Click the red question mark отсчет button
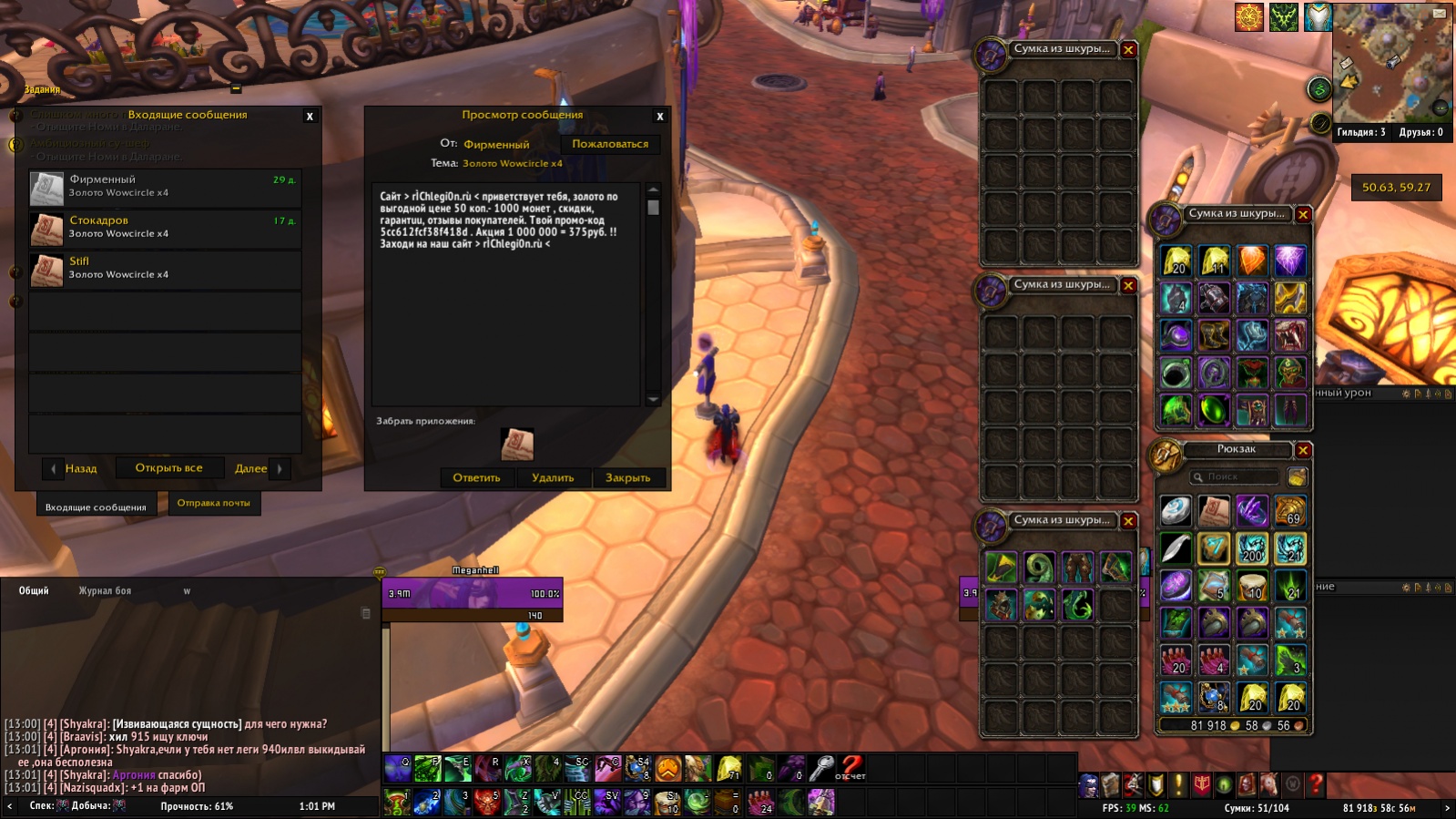The width and height of the screenshot is (1456, 819). (x=851, y=768)
